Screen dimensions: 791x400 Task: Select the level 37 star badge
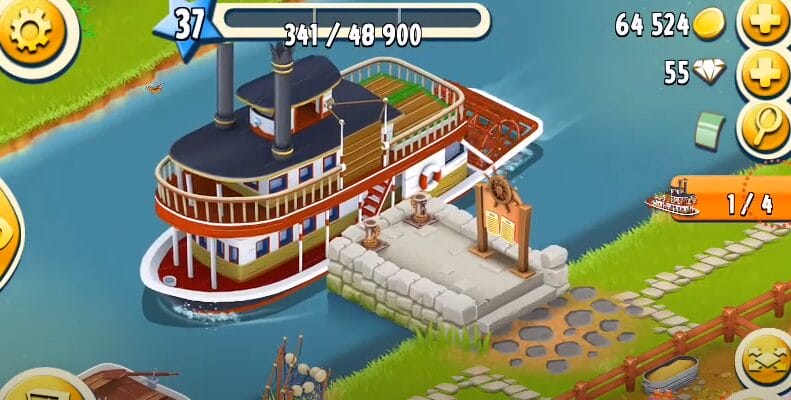point(186,25)
